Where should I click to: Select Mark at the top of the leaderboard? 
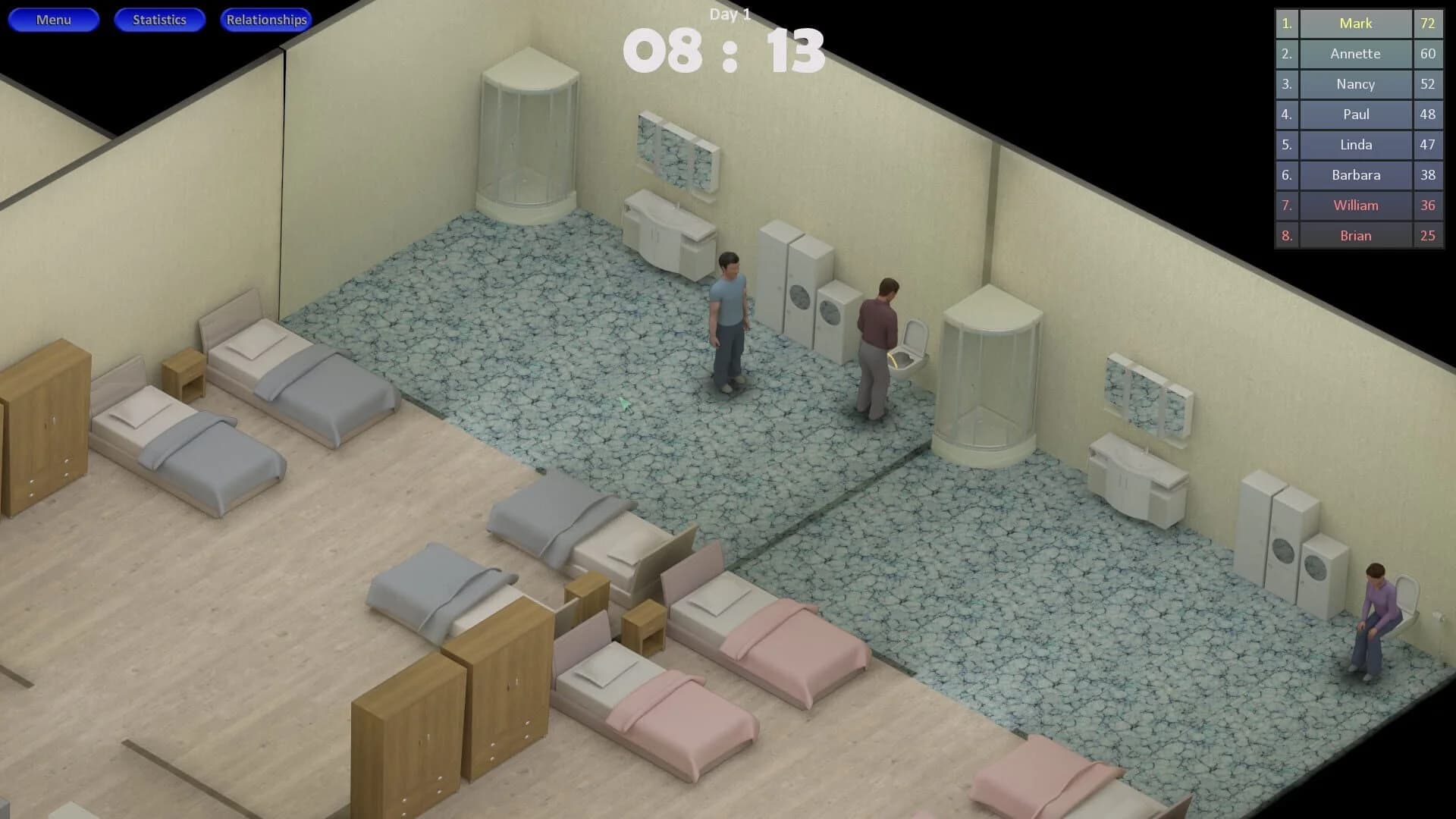click(1354, 24)
